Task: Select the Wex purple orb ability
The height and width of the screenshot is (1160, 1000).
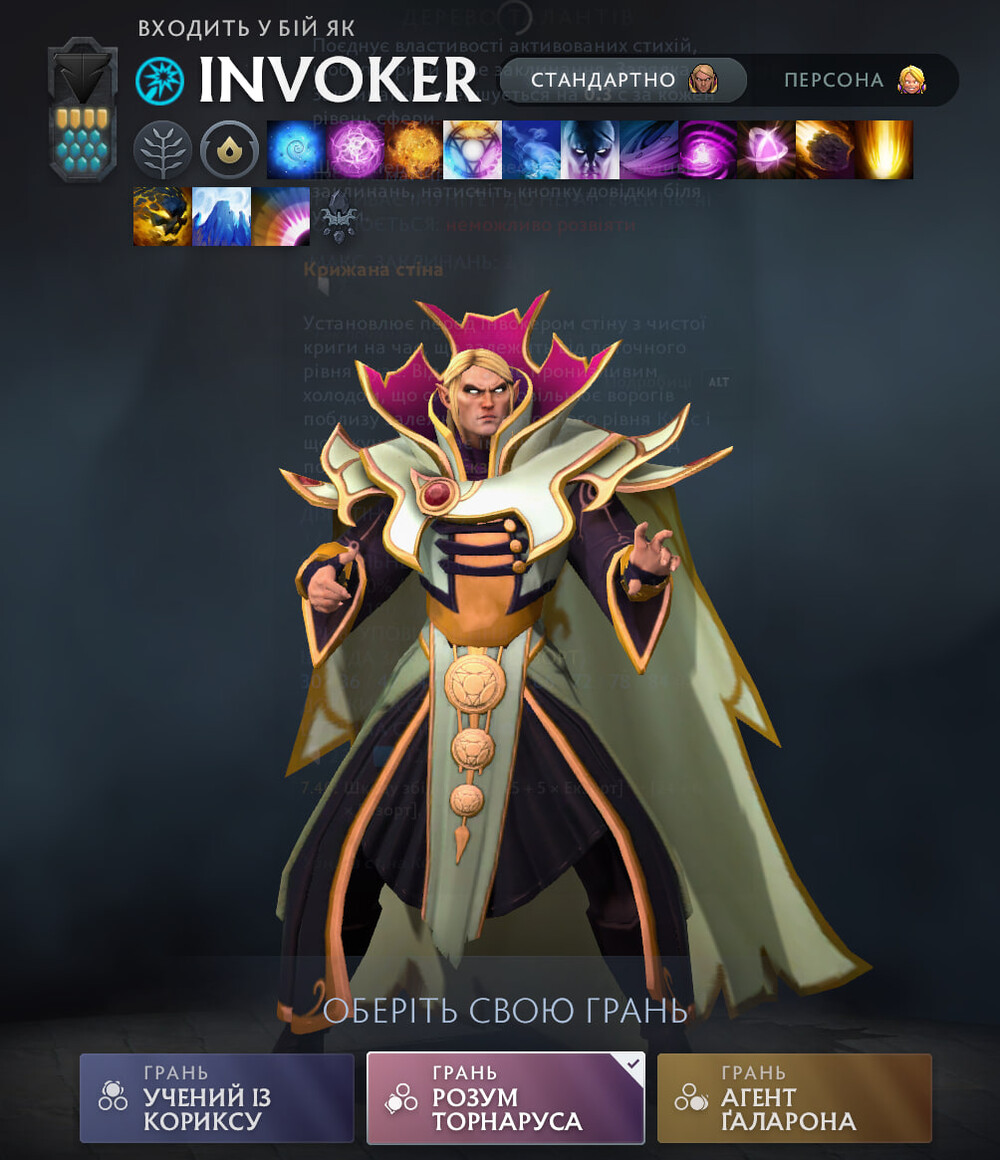Action: pyautogui.click(x=355, y=150)
